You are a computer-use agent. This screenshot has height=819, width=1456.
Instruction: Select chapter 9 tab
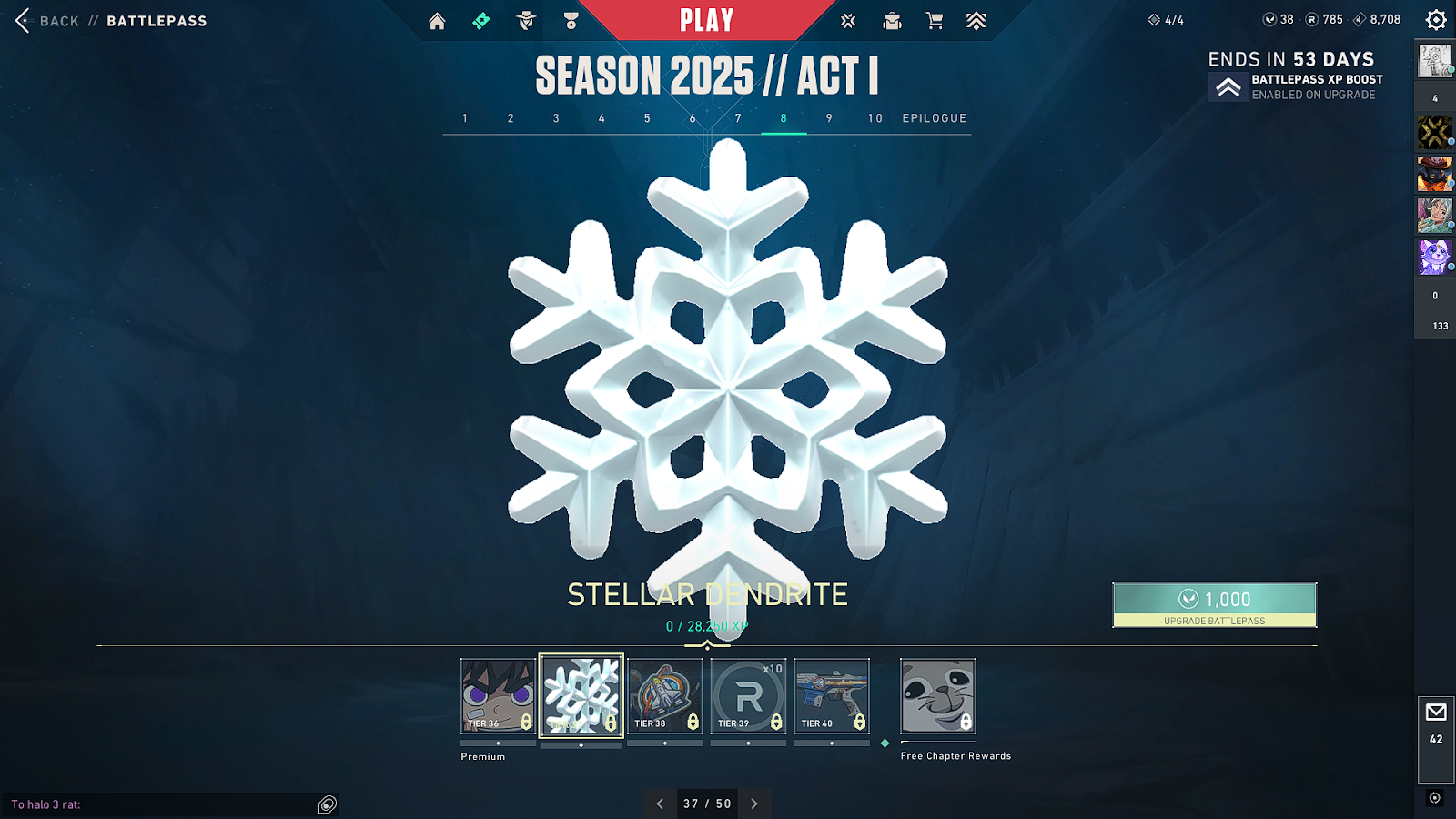pyautogui.click(x=829, y=118)
